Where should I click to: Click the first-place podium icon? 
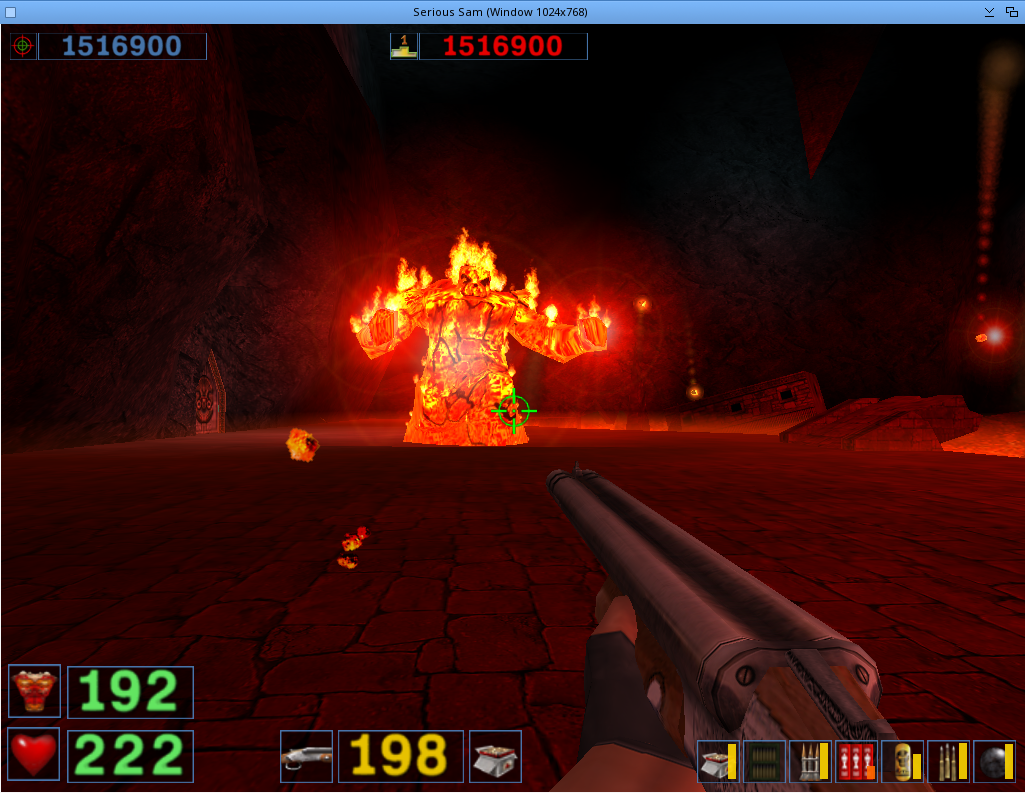coord(404,46)
